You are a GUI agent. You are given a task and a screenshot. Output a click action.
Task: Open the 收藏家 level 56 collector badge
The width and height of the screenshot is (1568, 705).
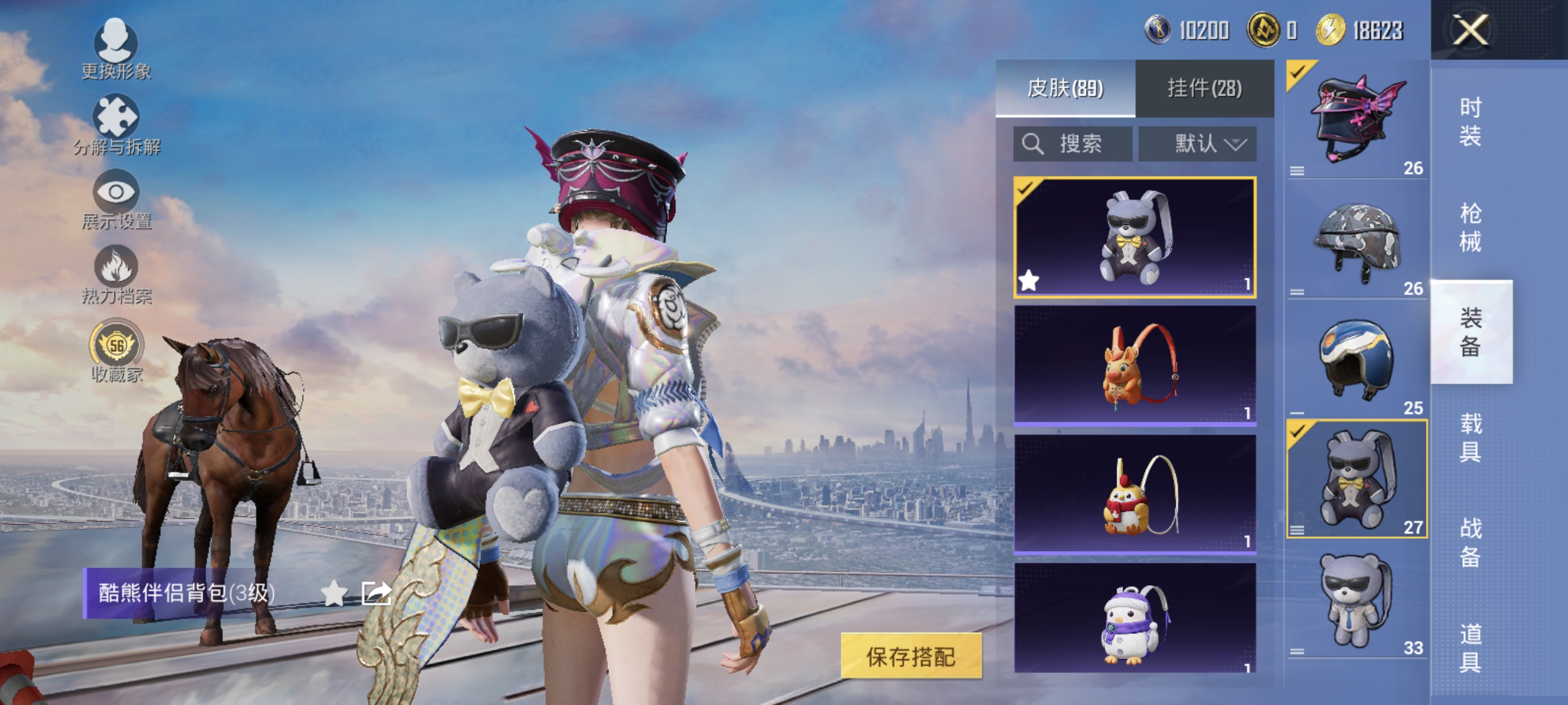[116, 345]
